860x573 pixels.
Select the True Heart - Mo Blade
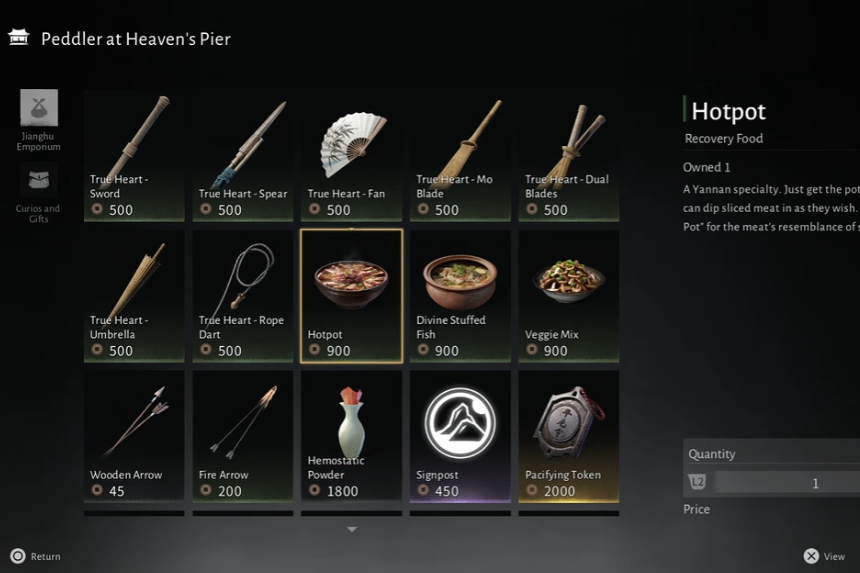click(460, 155)
